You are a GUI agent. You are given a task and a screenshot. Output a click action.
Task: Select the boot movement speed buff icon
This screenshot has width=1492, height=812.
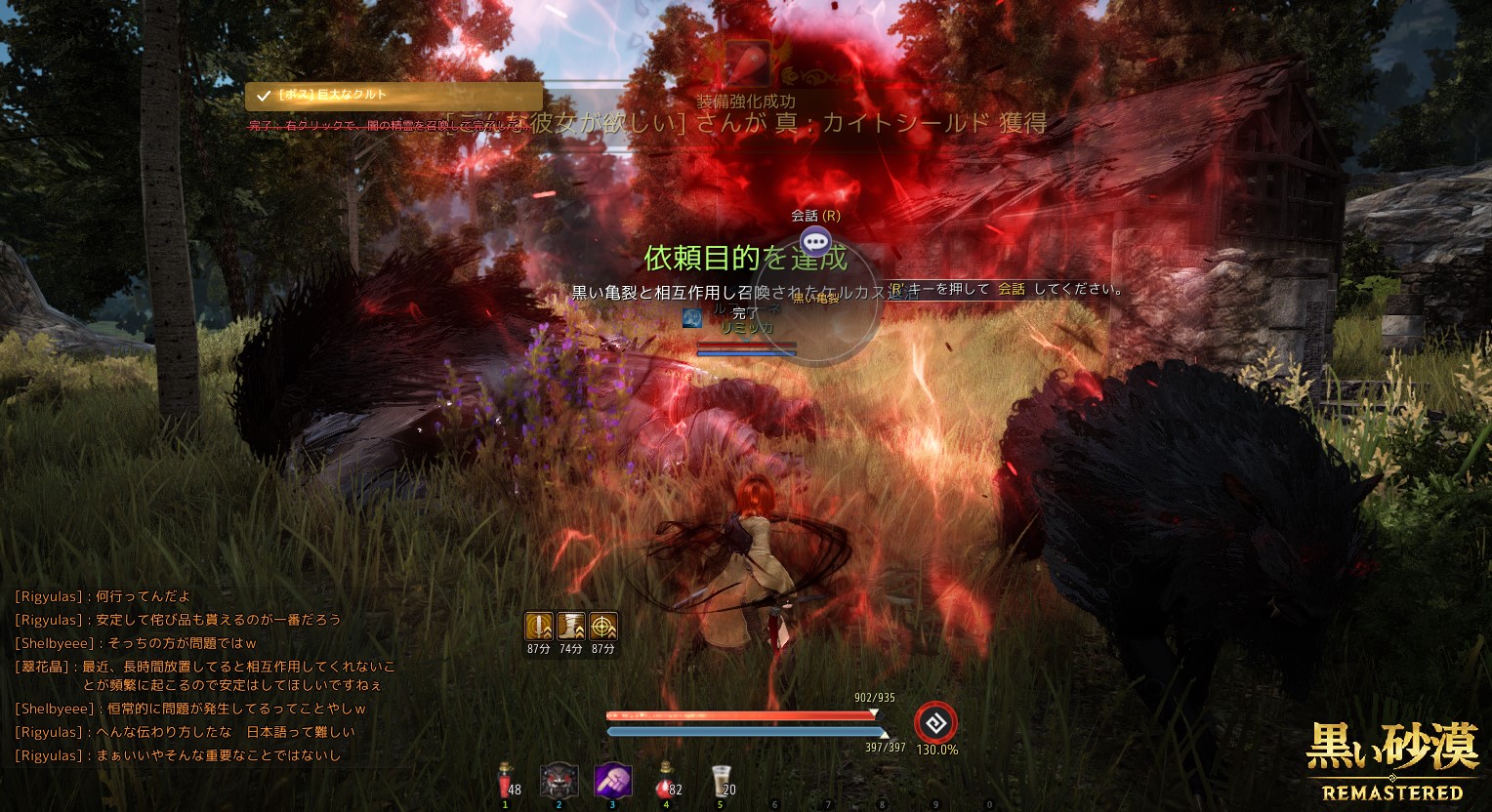tap(571, 626)
